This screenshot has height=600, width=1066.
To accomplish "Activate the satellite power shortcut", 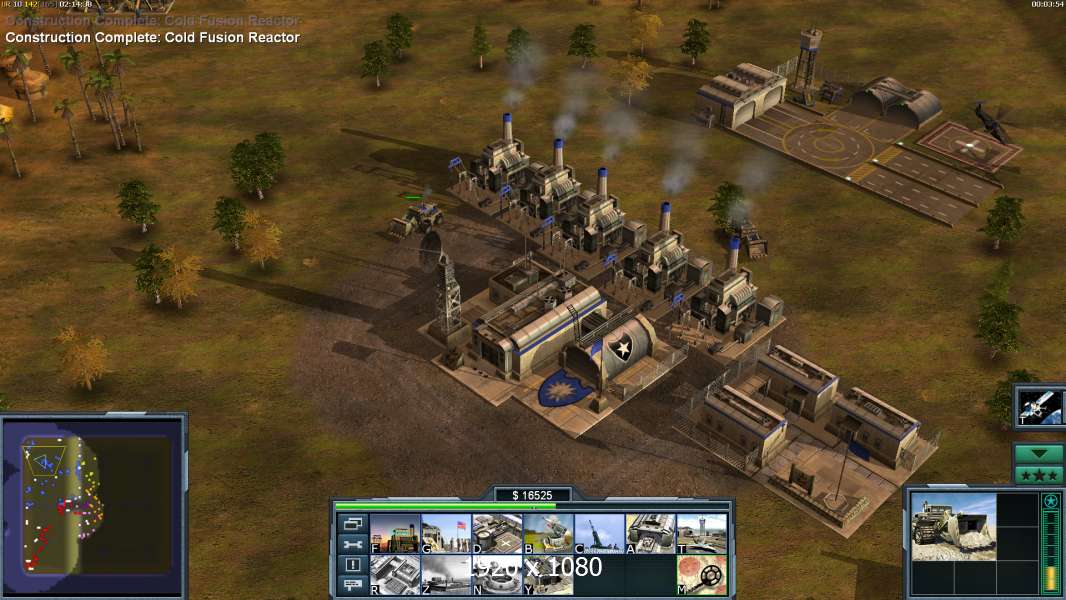I will click(1040, 407).
